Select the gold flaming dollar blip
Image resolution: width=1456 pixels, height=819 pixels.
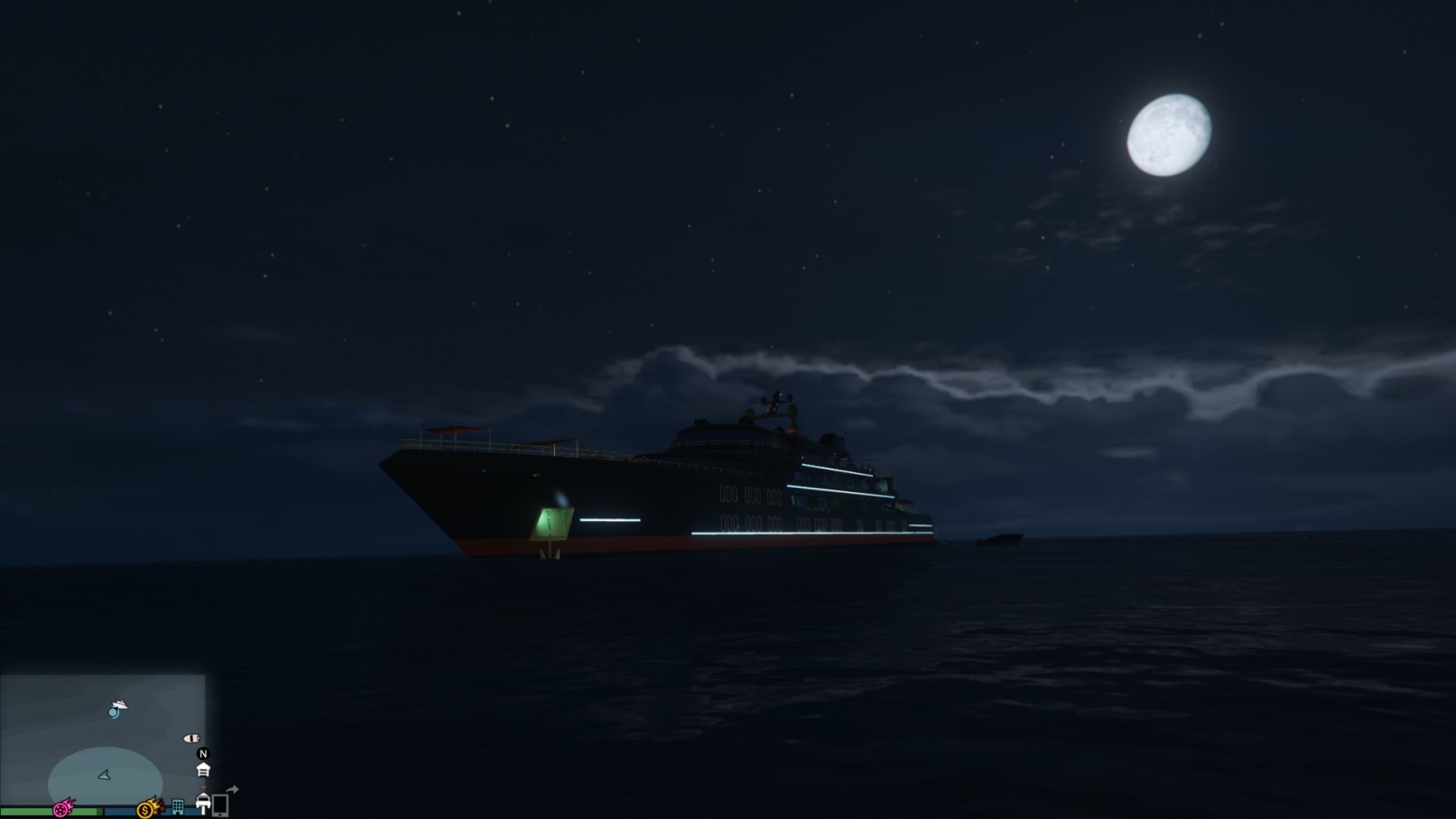[x=148, y=807]
